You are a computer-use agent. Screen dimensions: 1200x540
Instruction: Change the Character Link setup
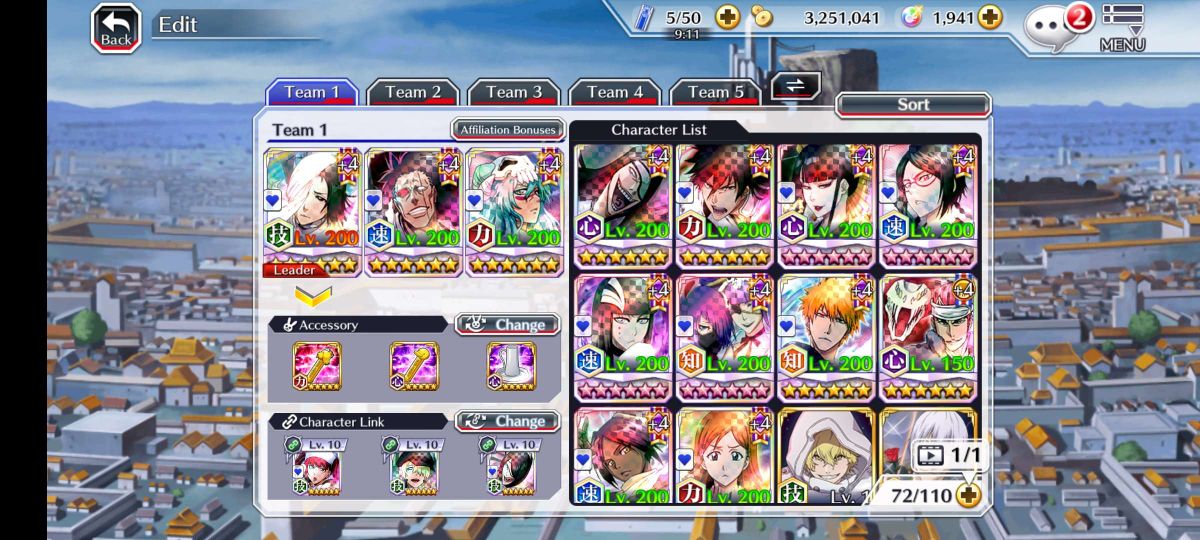point(508,421)
